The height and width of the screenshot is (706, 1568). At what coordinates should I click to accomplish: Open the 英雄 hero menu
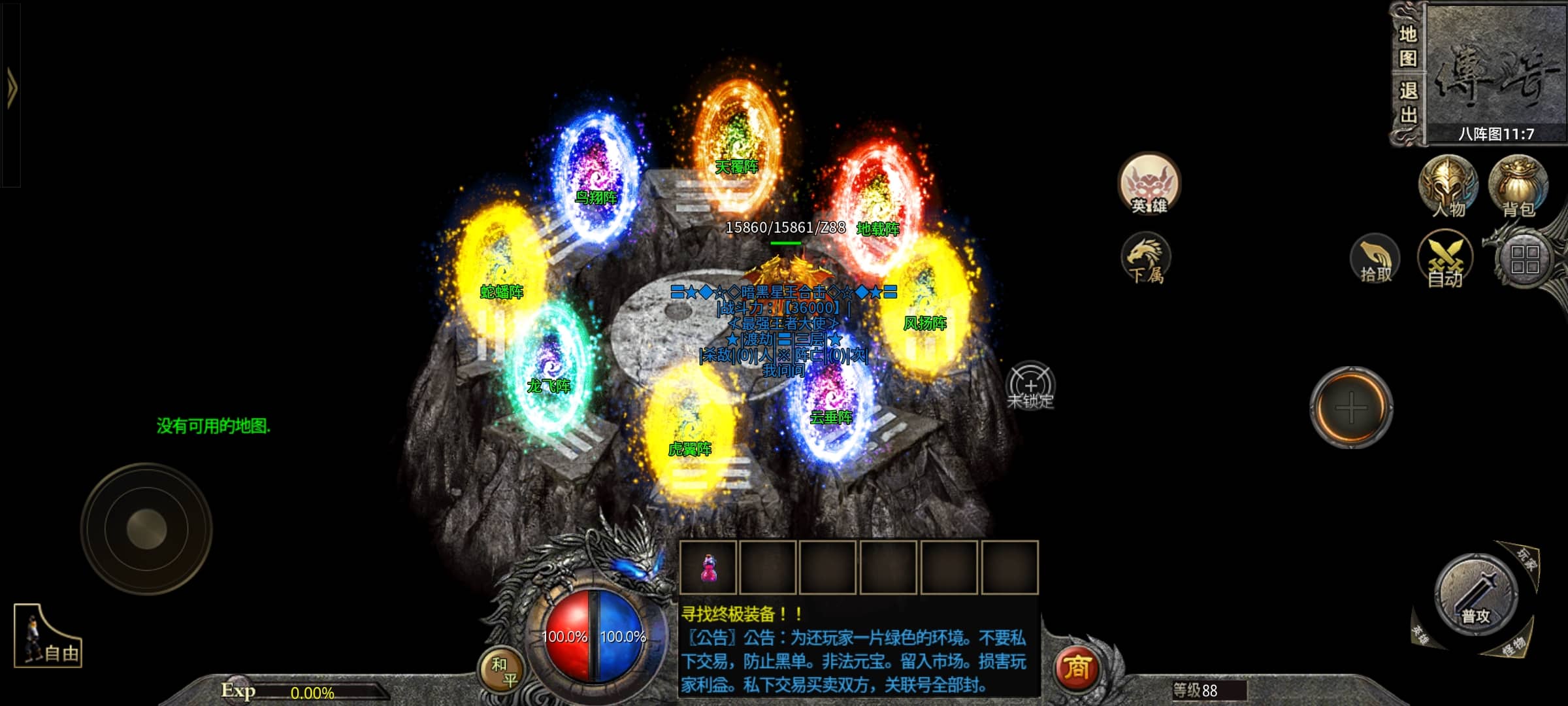point(1149,186)
